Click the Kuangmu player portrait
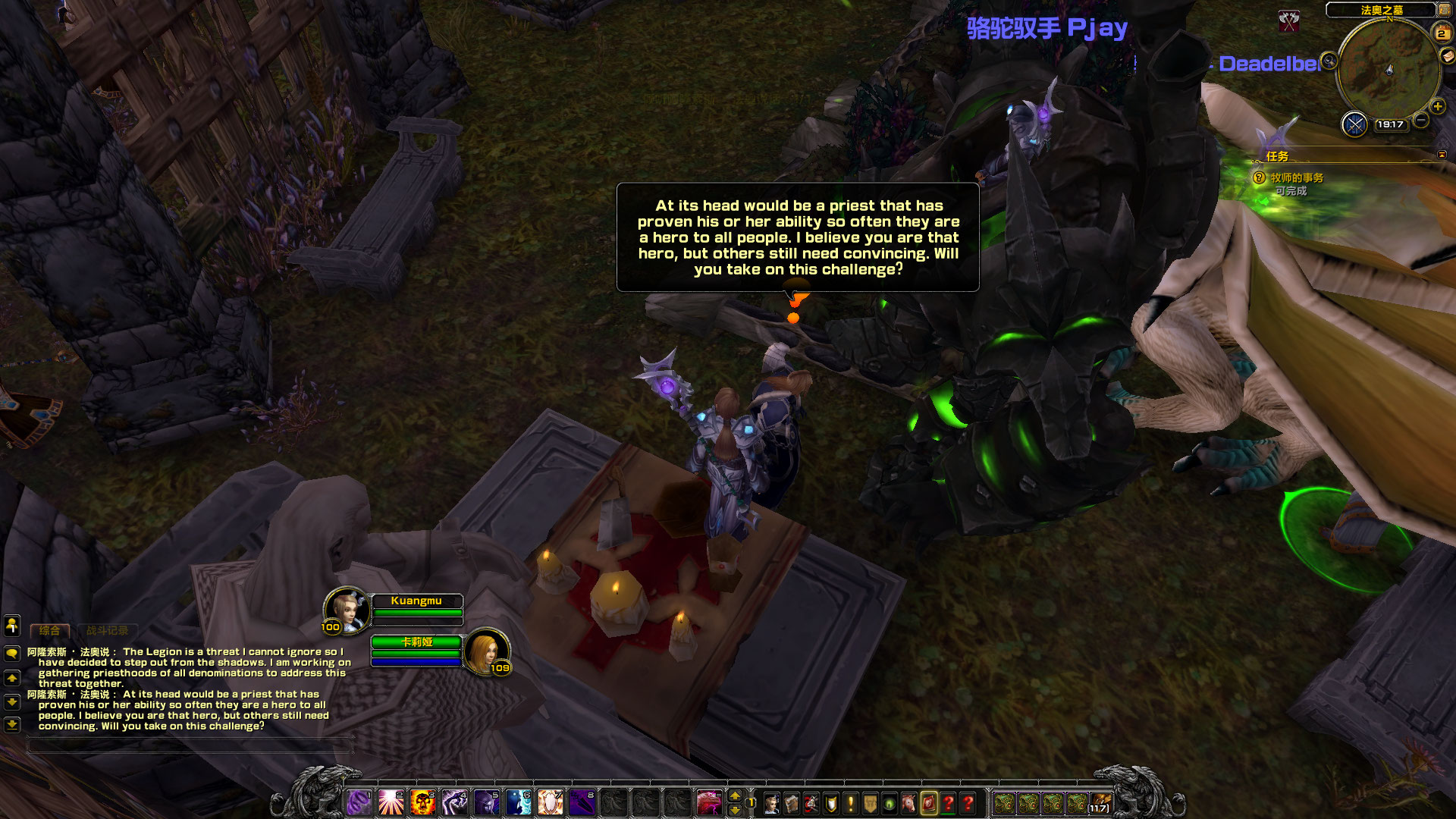The image size is (1456, 819). 347,609
